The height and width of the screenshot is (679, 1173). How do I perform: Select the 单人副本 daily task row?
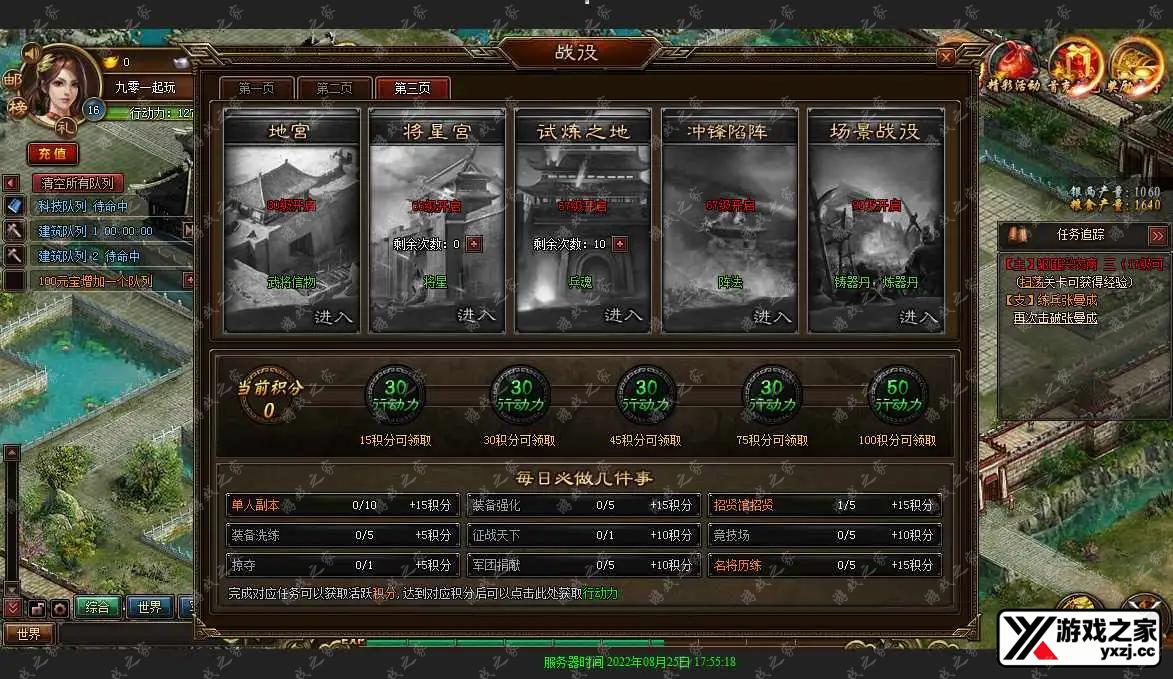coord(343,505)
